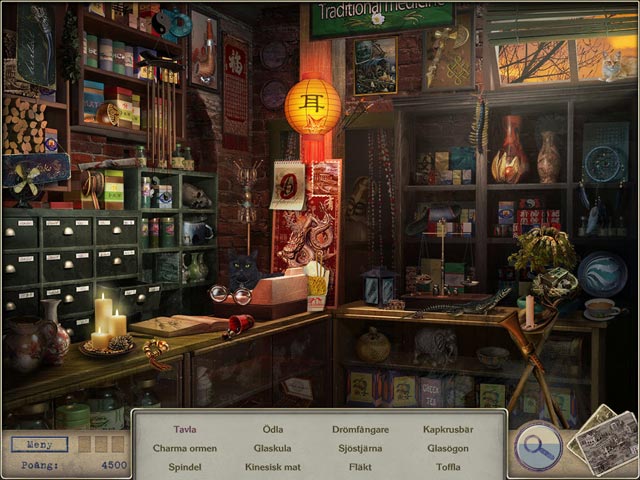Select the 'Toffla' list entry
Image resolution: width=640 pixels, height=480 pixels.
[446, 466]
